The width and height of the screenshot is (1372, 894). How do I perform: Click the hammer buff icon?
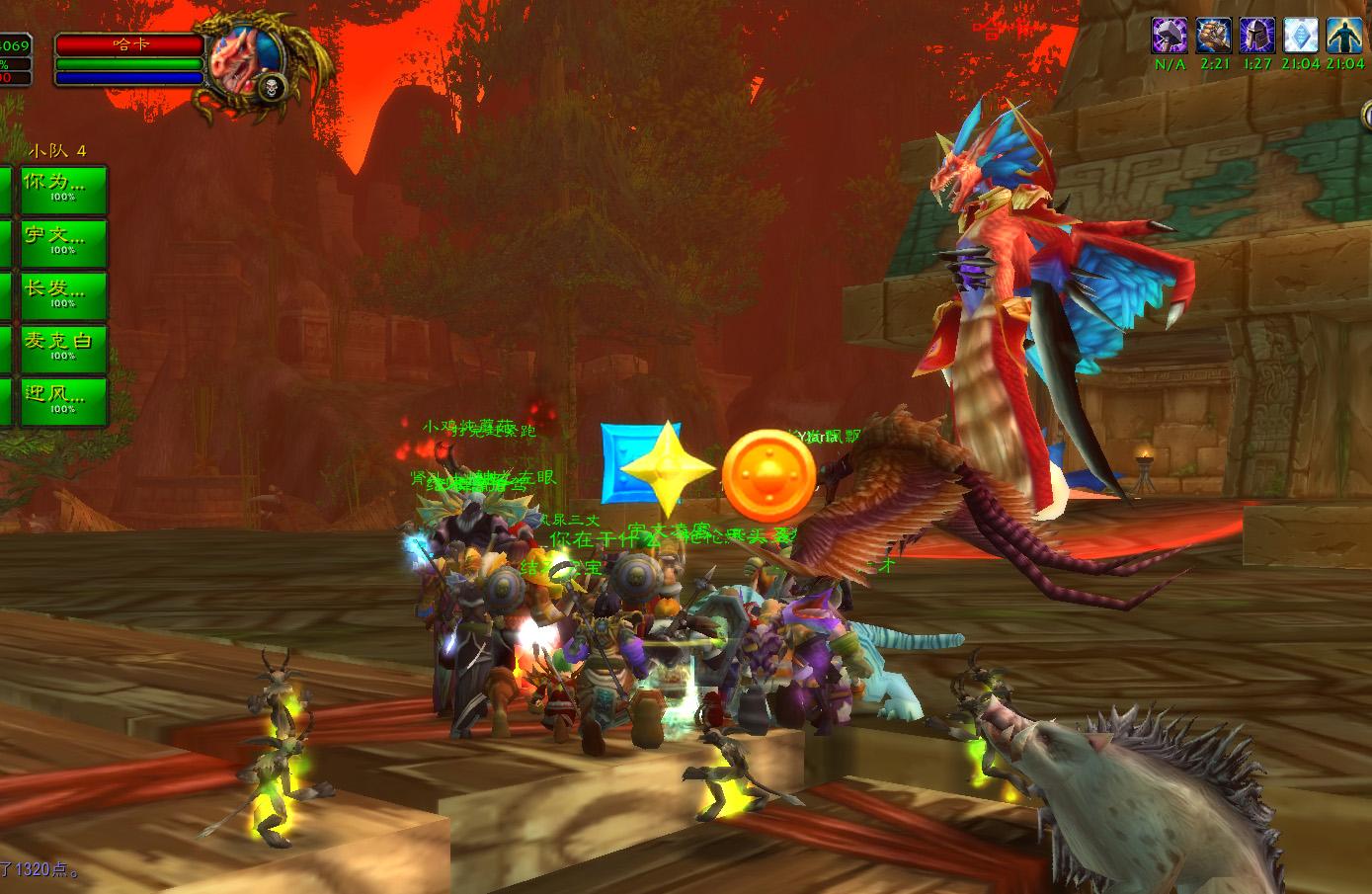coord(1170,36)
